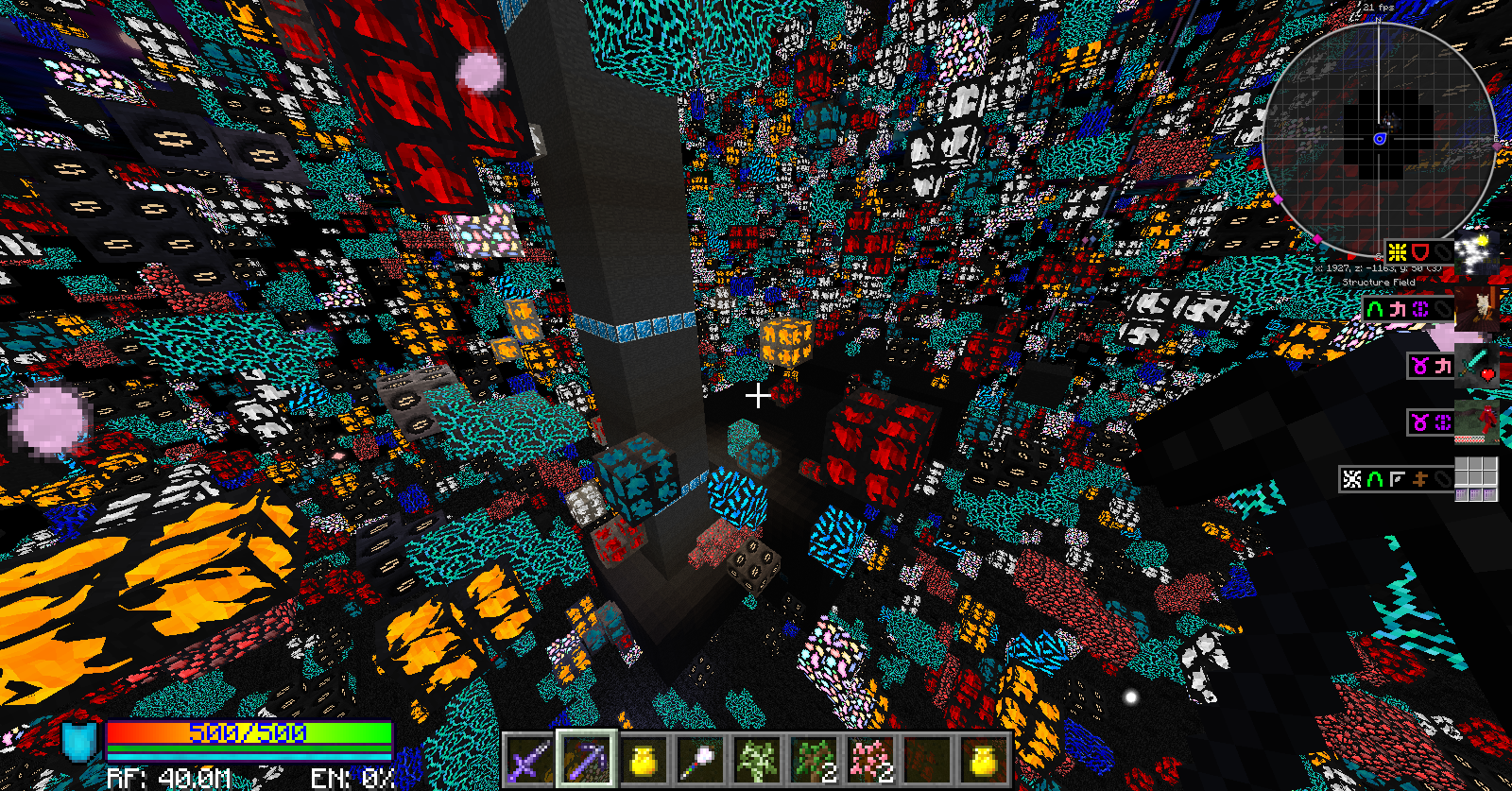Image resolution: width=1512 pixels, height=791 pixels.
Task: Click the blue player marker on minimap
Action: coord(1380,139)
